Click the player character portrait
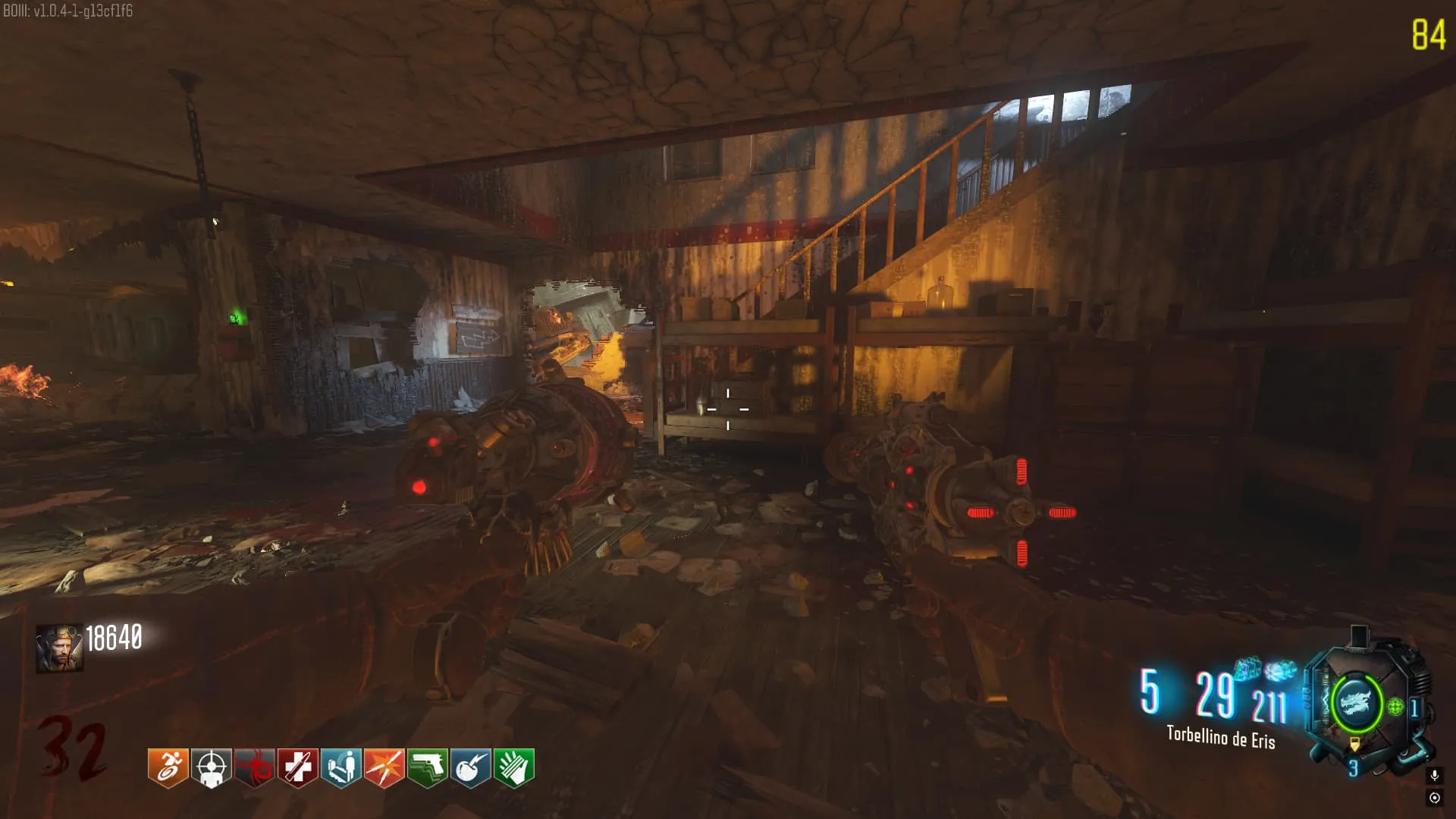 59,648
